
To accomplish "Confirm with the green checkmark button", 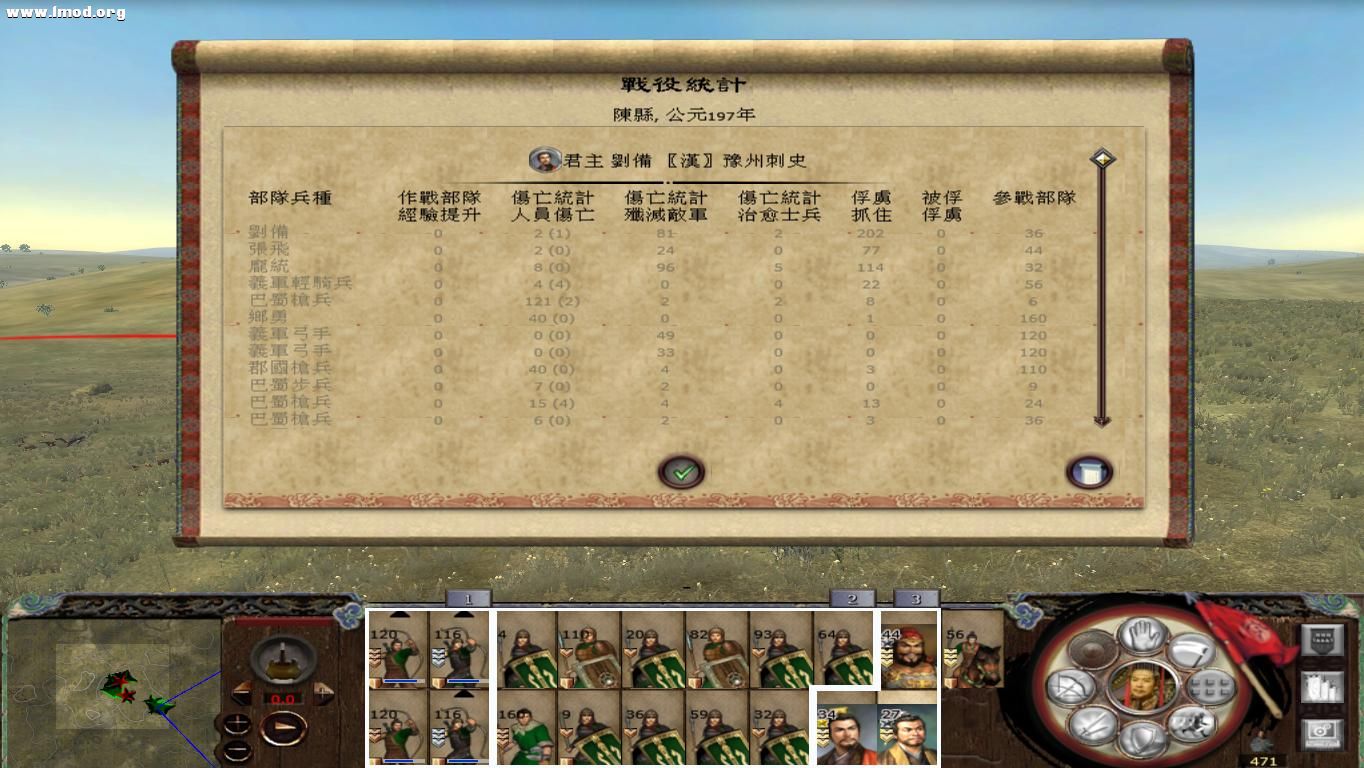I will click(x=683, y=472).
